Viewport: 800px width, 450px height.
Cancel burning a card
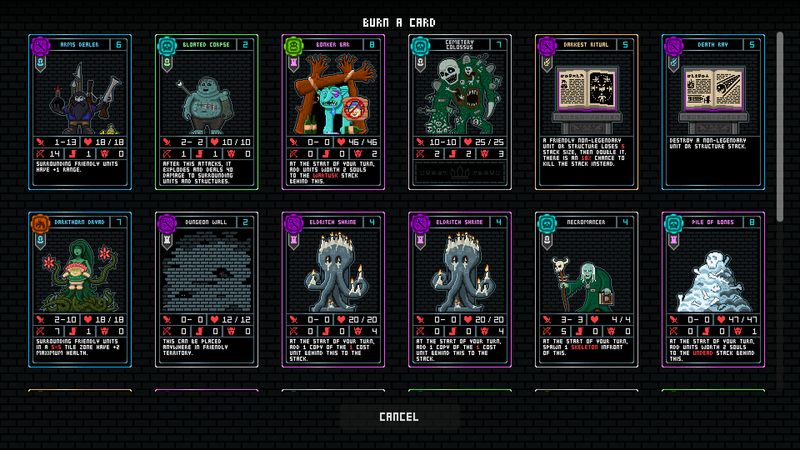tap(399, 416)
